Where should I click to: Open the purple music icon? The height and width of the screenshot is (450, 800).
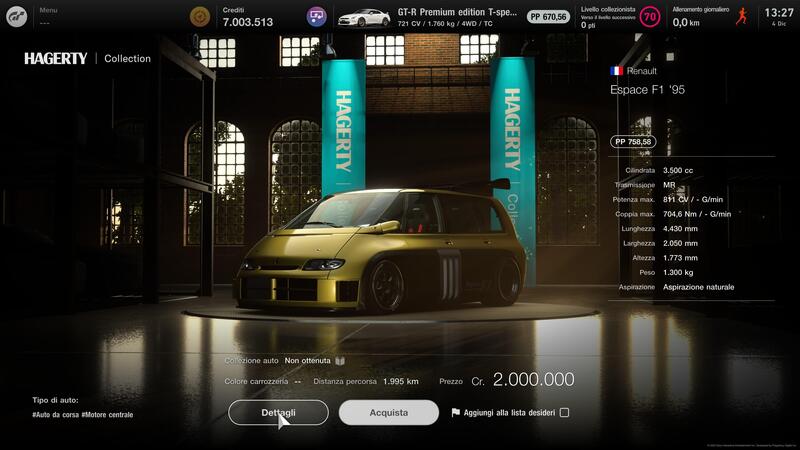[317, 17]
